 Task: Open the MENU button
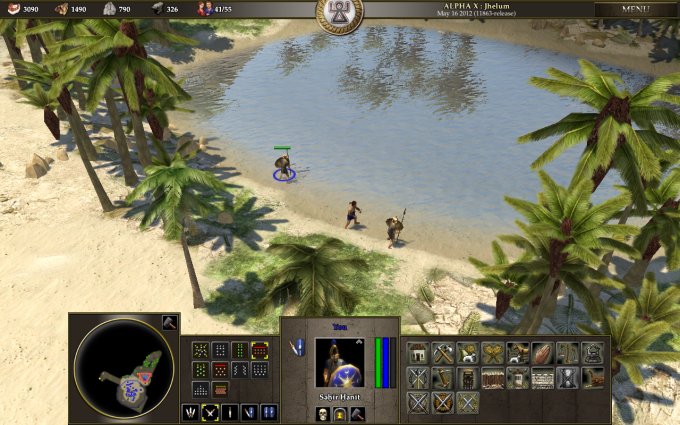(x=635, y=9)
